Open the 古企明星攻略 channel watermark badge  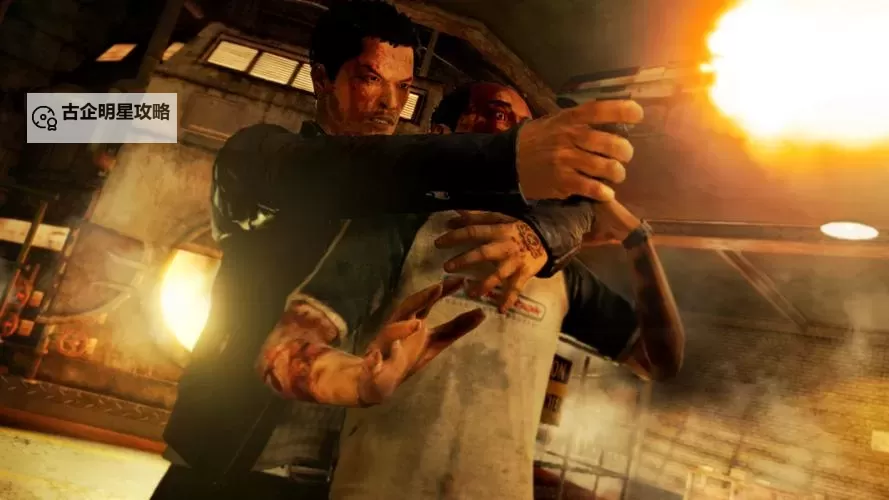102,118
